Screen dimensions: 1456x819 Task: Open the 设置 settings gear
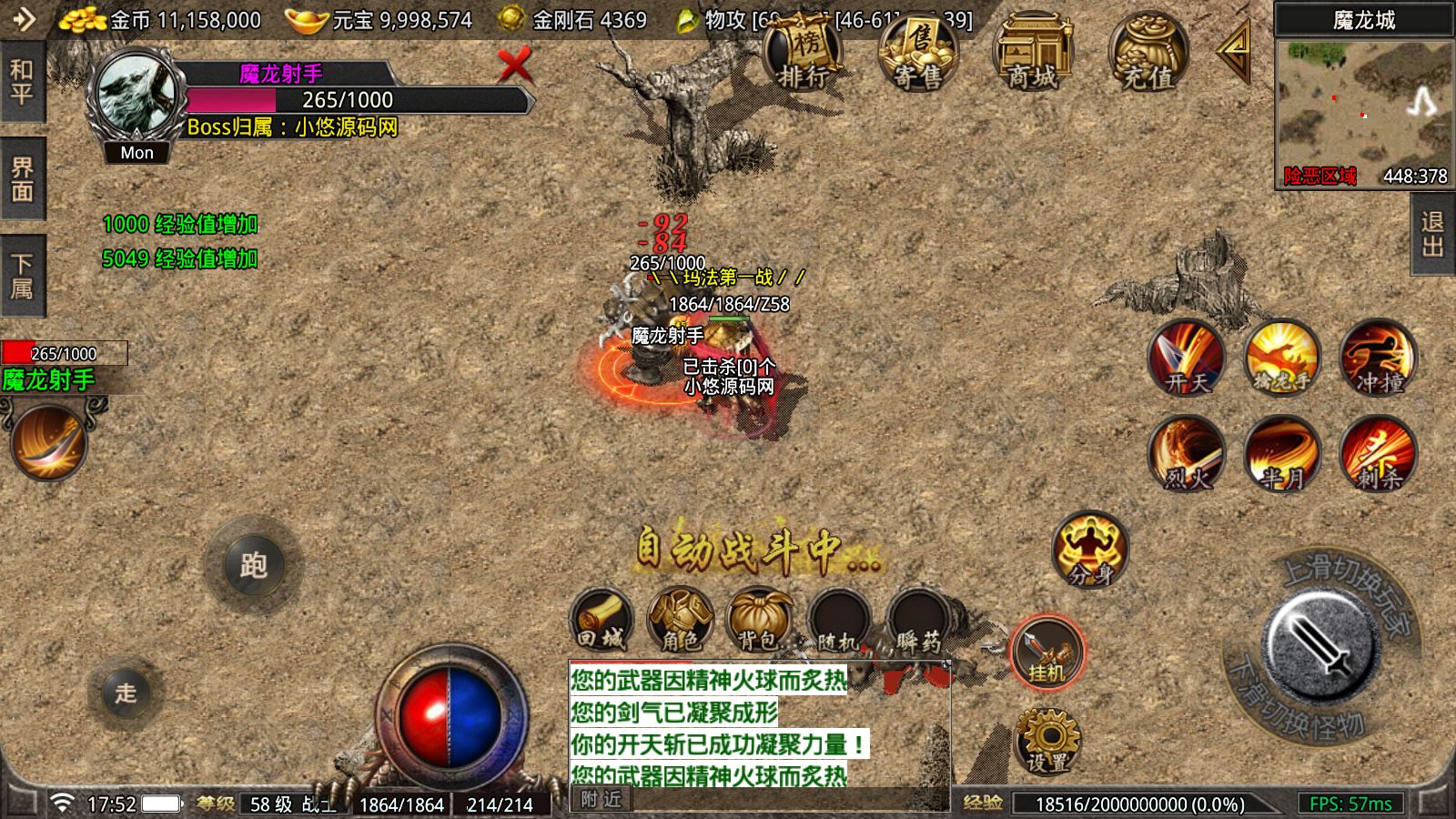pyautogui.click(x=1046, y=742)
